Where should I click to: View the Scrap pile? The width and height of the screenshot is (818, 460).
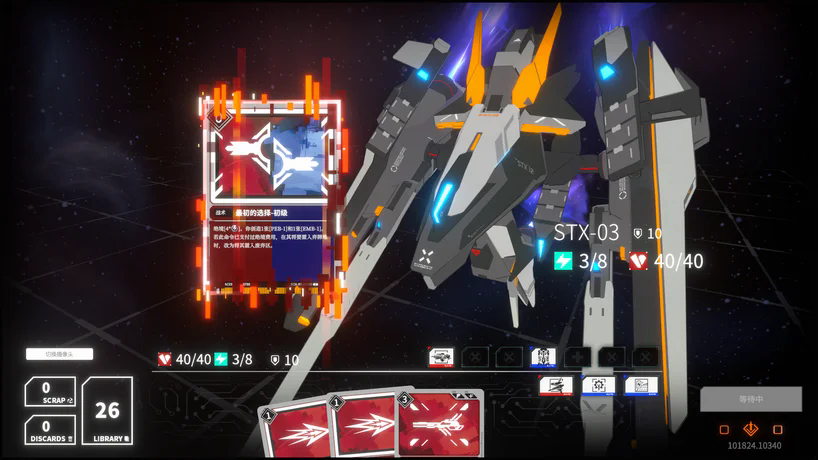(x=50, y=391)
